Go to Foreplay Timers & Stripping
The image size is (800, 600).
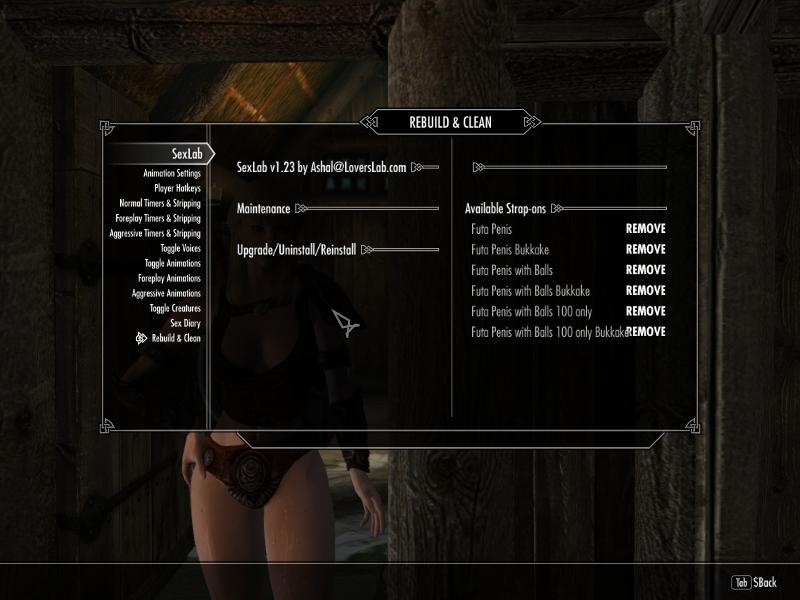[158, 218]
